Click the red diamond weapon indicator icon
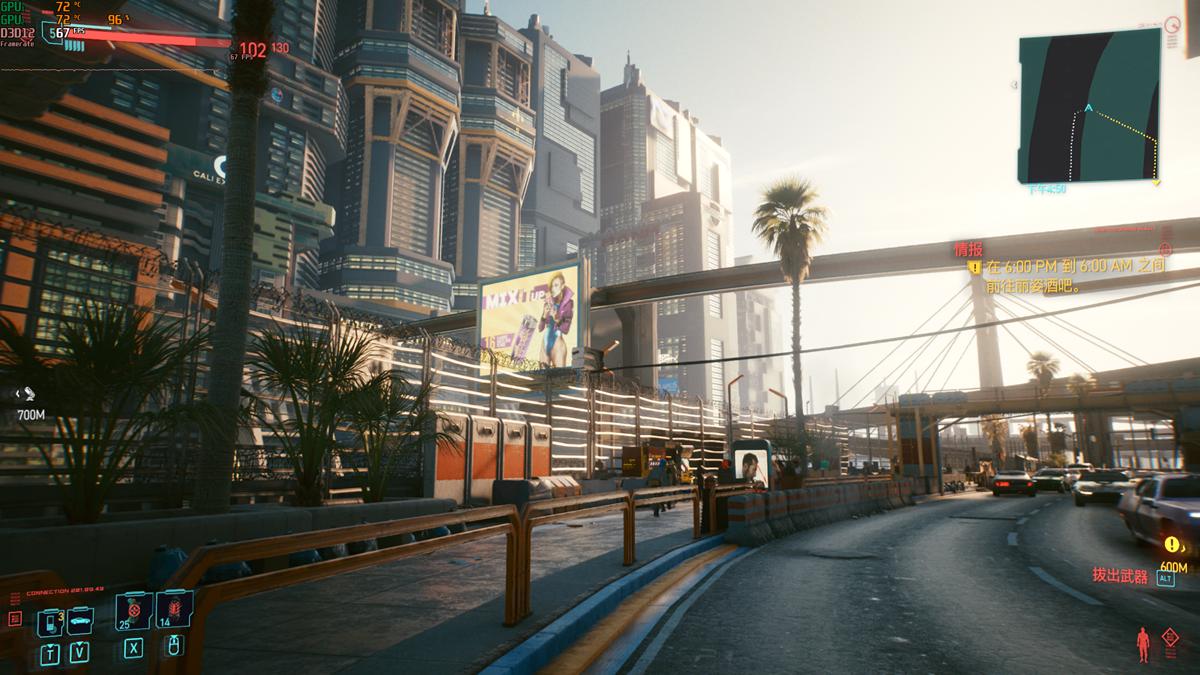Screen dimensions: 1200x675 [x=1170, y=636]
